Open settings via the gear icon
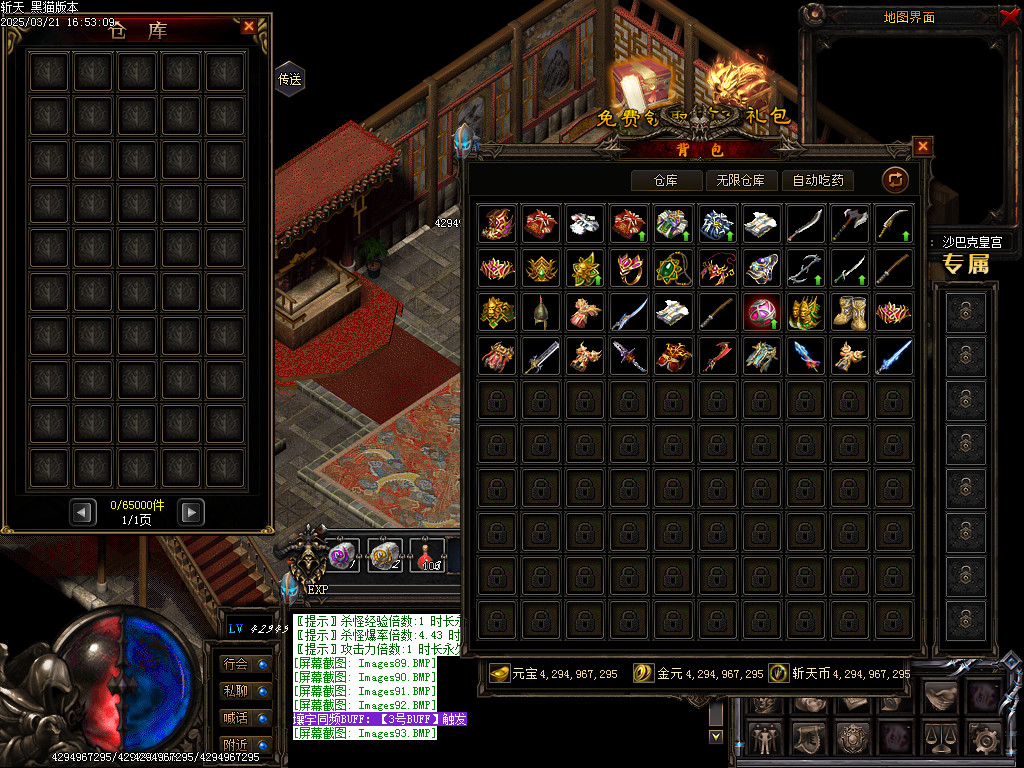 click(x=983, y=739)
